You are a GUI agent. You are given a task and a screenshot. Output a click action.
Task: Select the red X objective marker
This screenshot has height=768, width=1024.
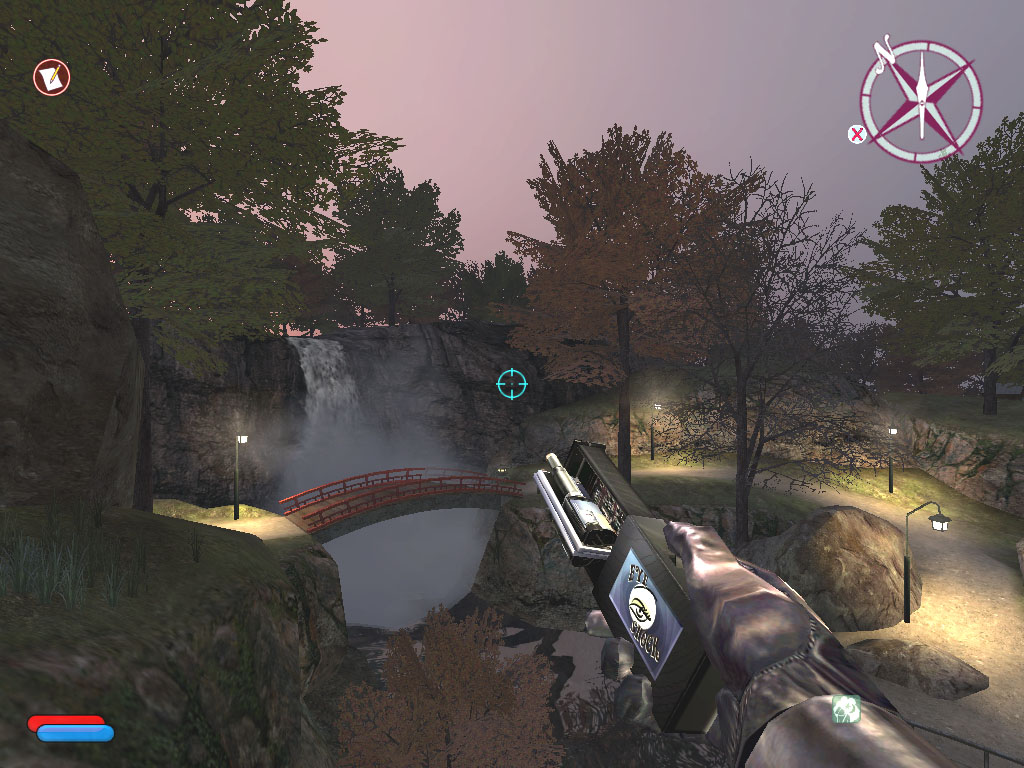tap(856, 133)
